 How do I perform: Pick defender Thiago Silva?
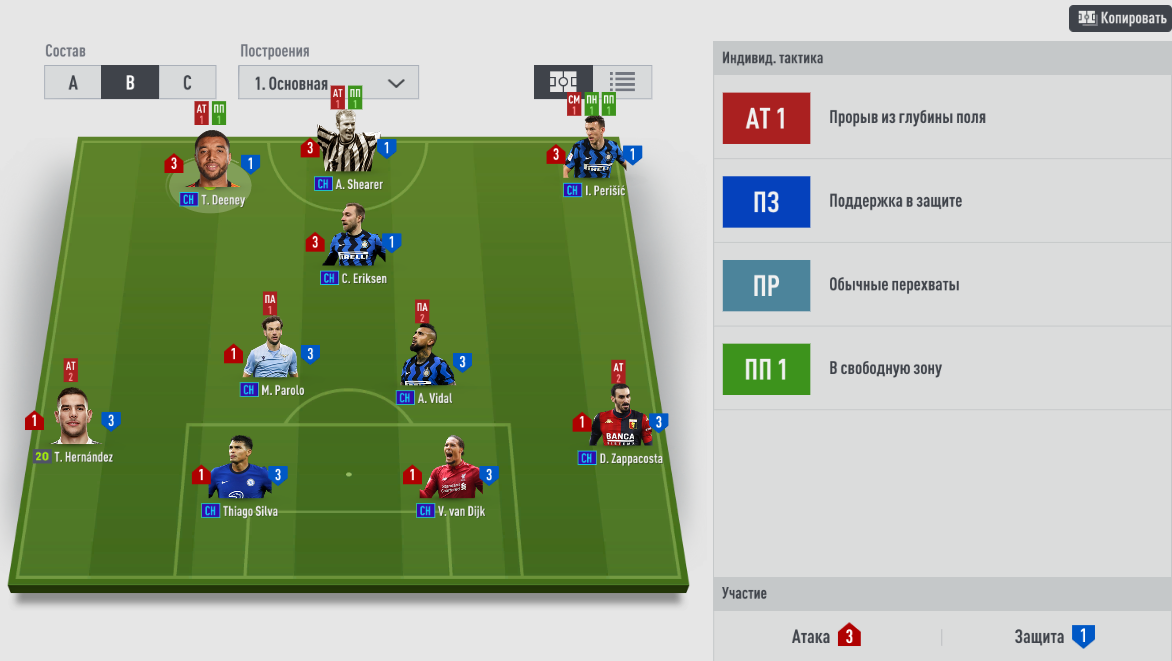[239, 474]
